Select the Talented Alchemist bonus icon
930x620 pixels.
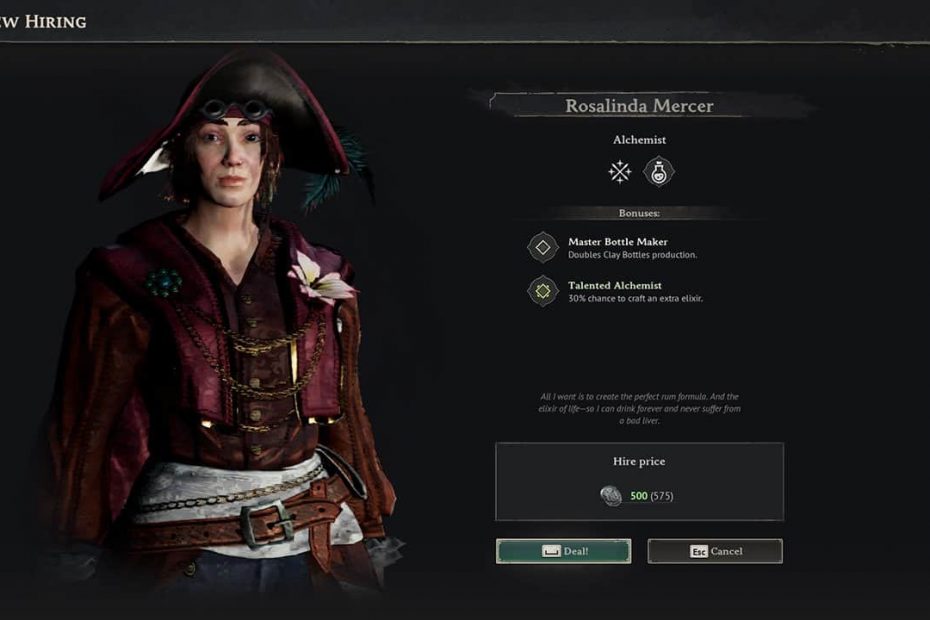(543, 291)
